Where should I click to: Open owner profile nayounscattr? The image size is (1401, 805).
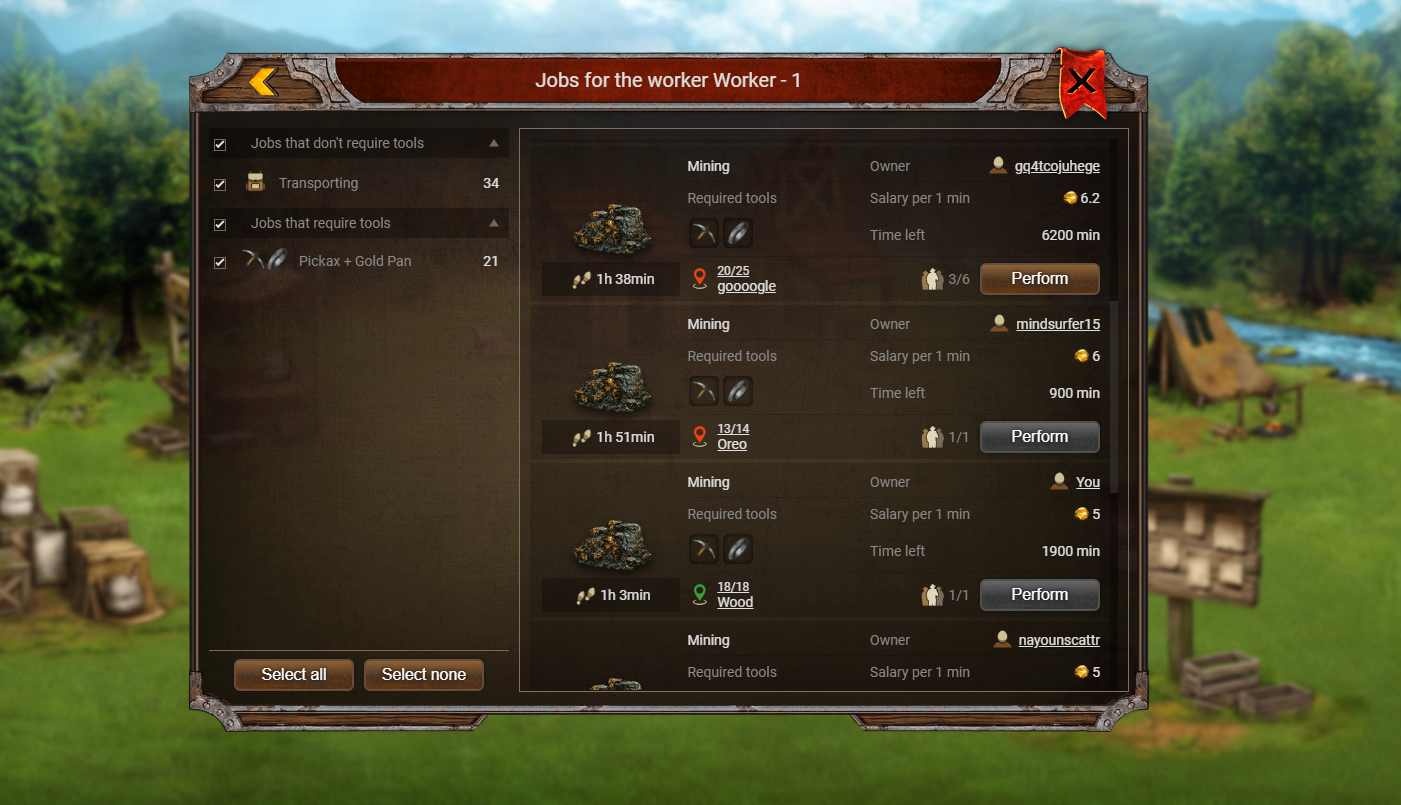coord(1059,641)
